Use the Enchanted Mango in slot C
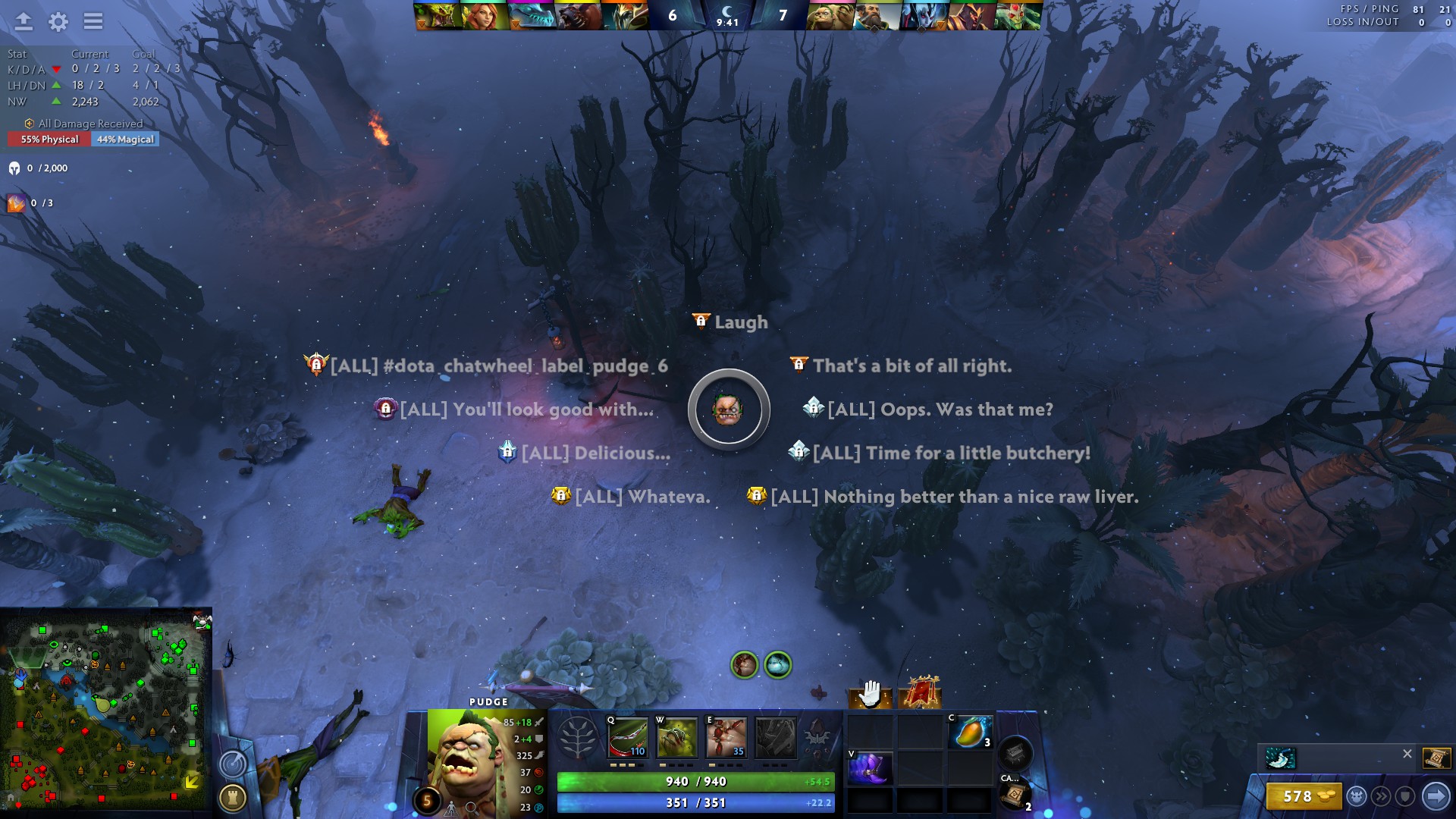 (x=971, y=732)
